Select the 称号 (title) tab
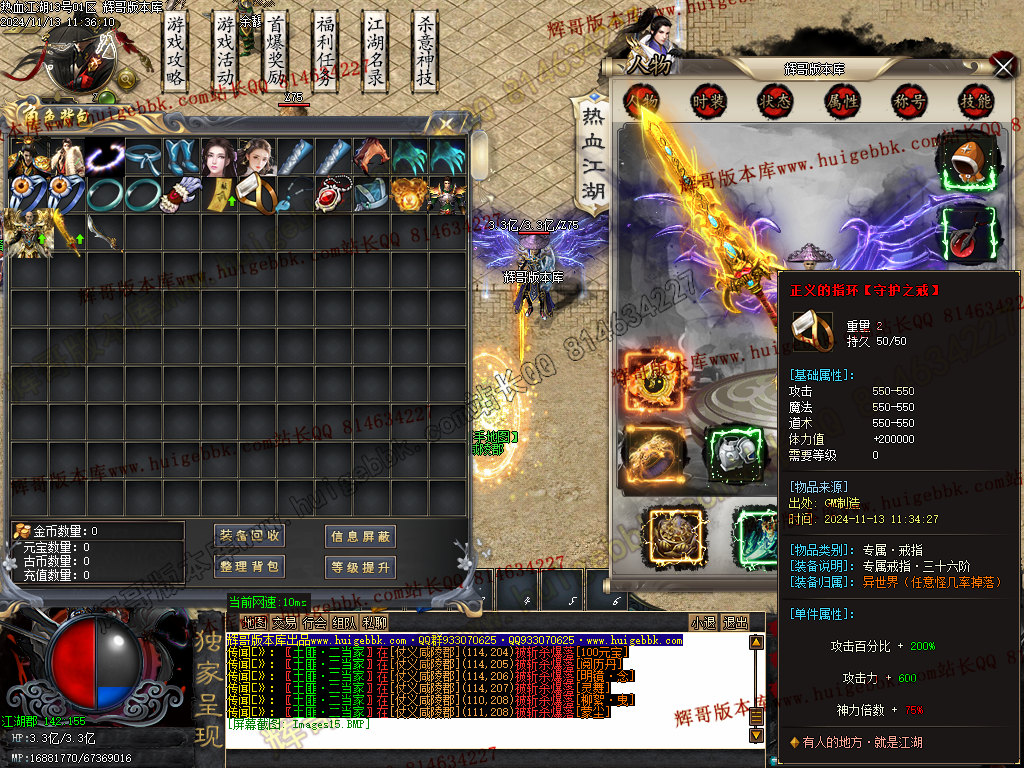The image size is (1024, 768). click(909, 101)
